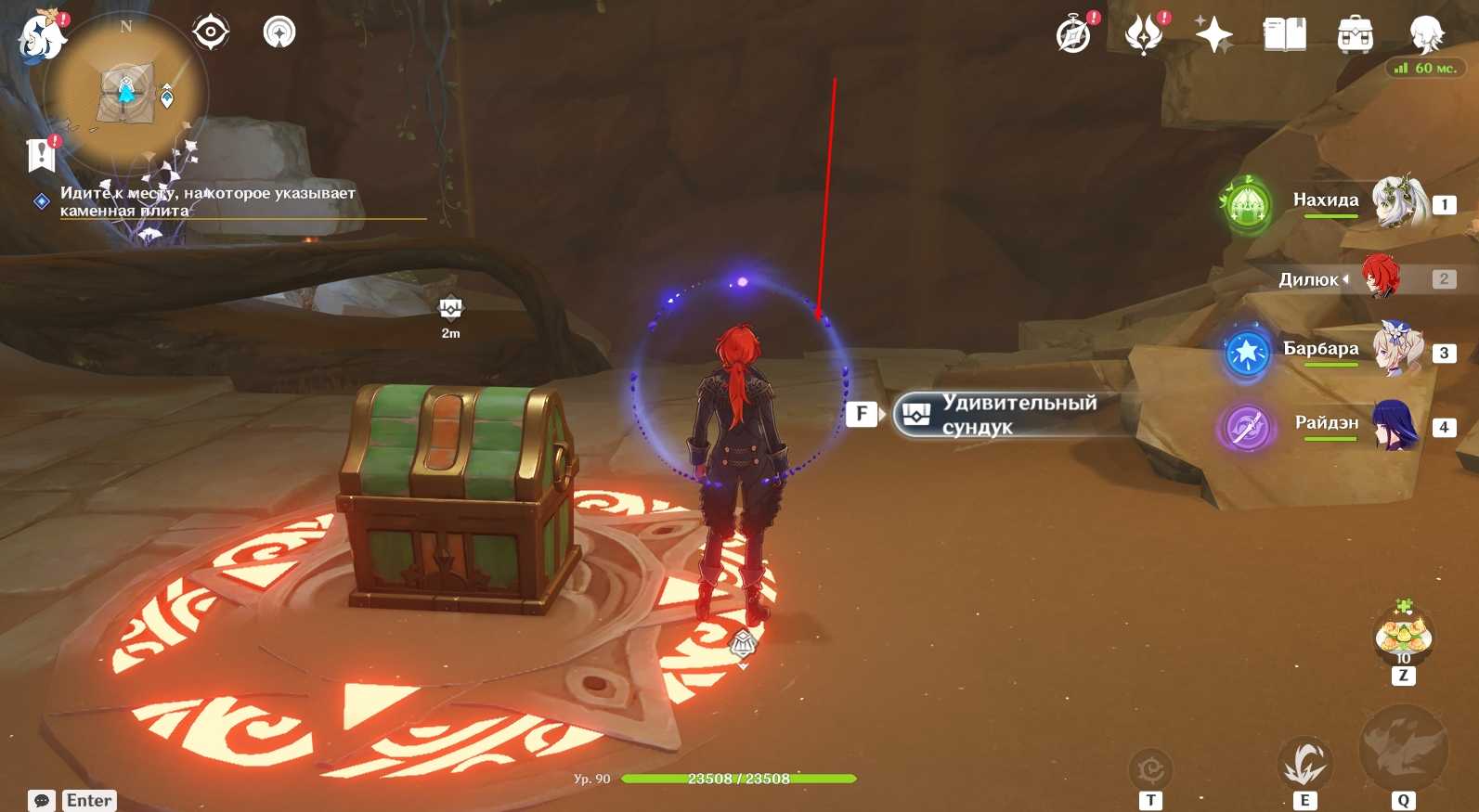Open the Inventory backpack icon

coord(1355,35)
